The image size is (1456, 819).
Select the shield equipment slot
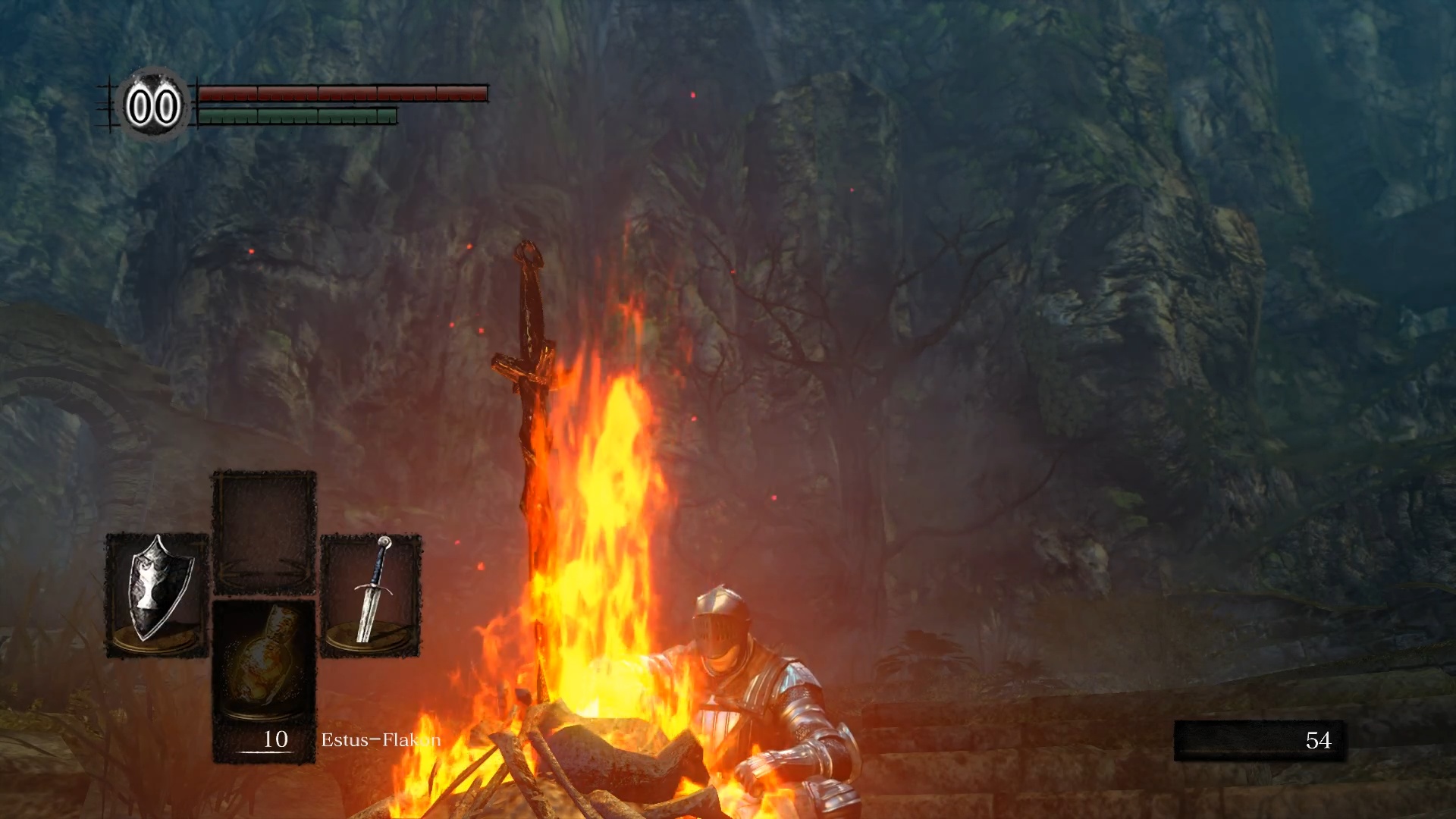(x=157, y=595)
